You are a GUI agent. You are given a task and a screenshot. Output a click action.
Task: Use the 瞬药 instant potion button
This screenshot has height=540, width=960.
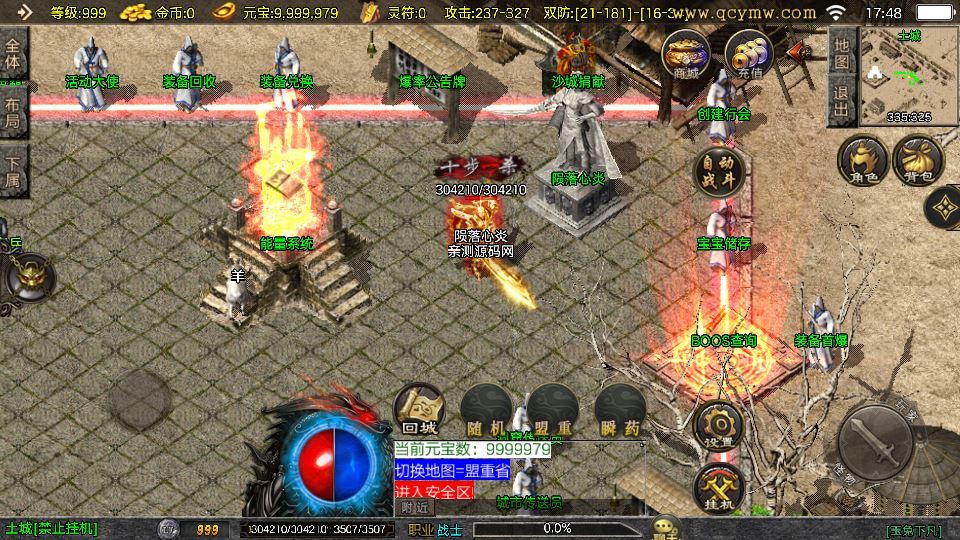[x=618, y=410]
